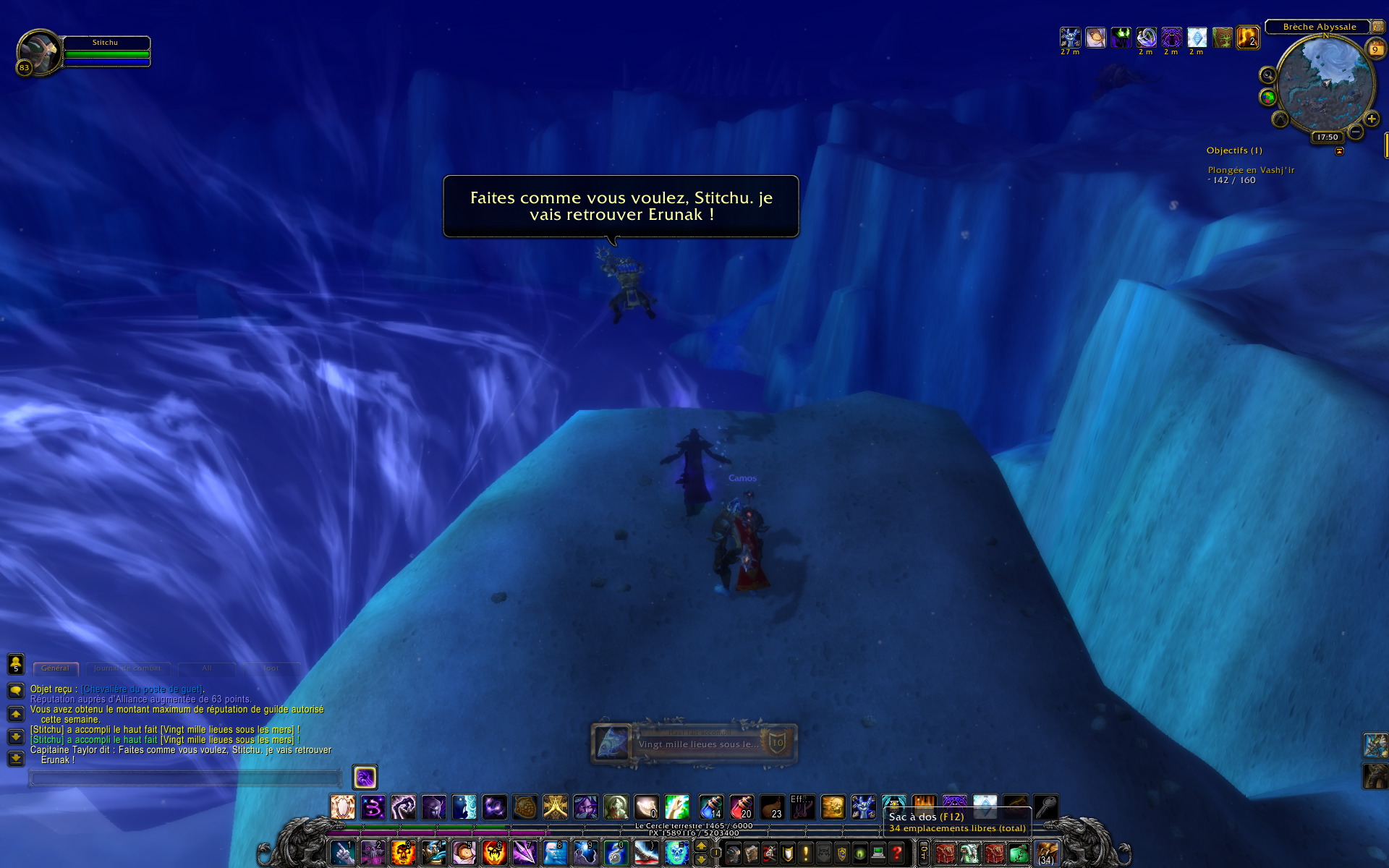Open the backpack showing 34 free slots
The height and width of the screenshot is (868, 1389).
tap(1046, 854)
